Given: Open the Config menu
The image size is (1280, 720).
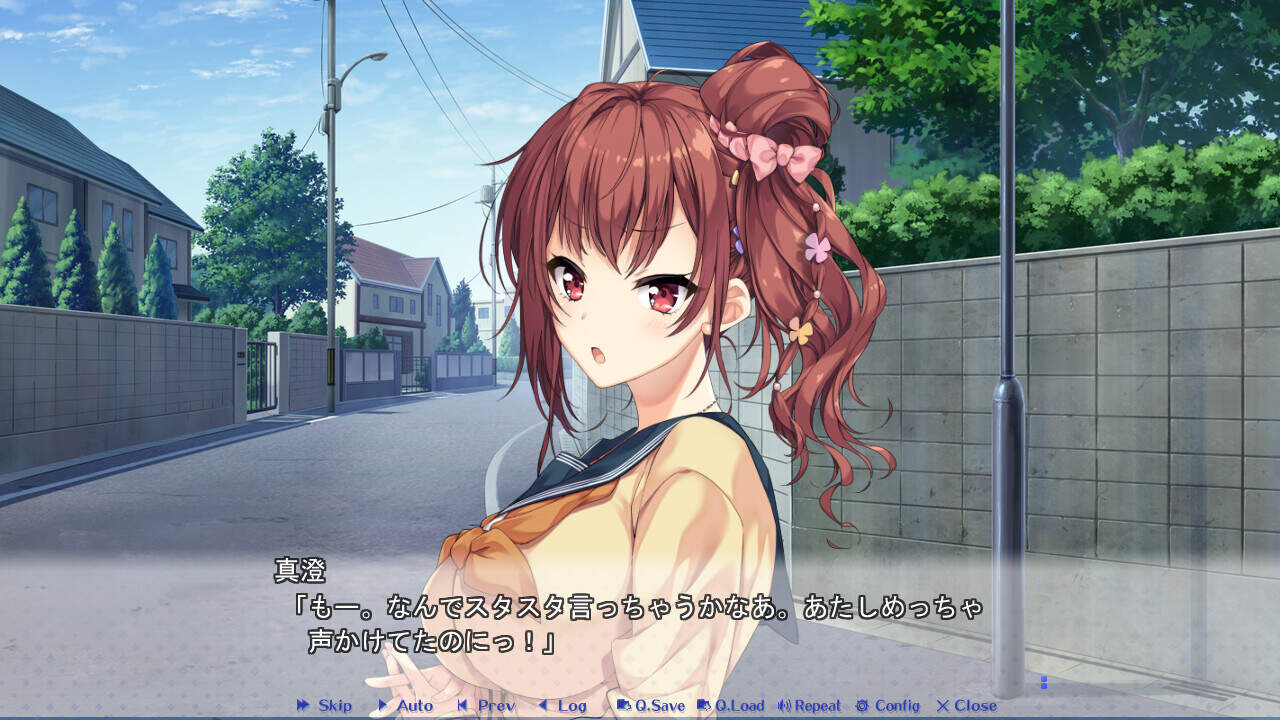Looking at the screenshot, I should pyautogui.click(x=885, y=705).
